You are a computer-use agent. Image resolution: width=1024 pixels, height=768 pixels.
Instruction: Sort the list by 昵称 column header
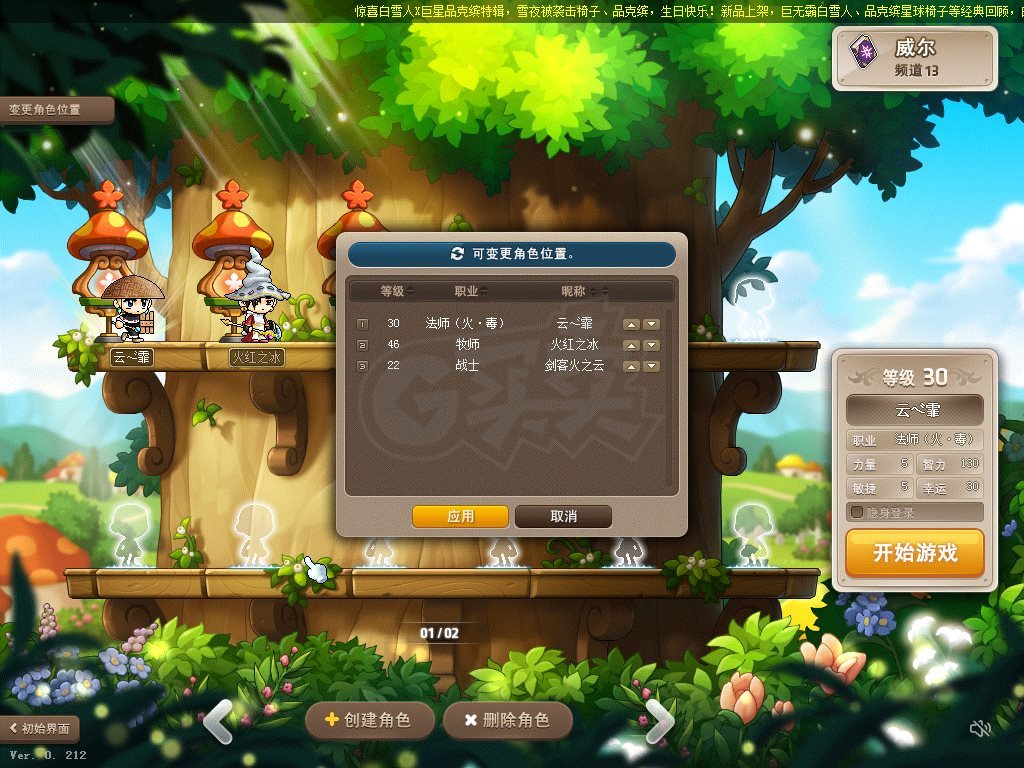click(x=578, y=291)
